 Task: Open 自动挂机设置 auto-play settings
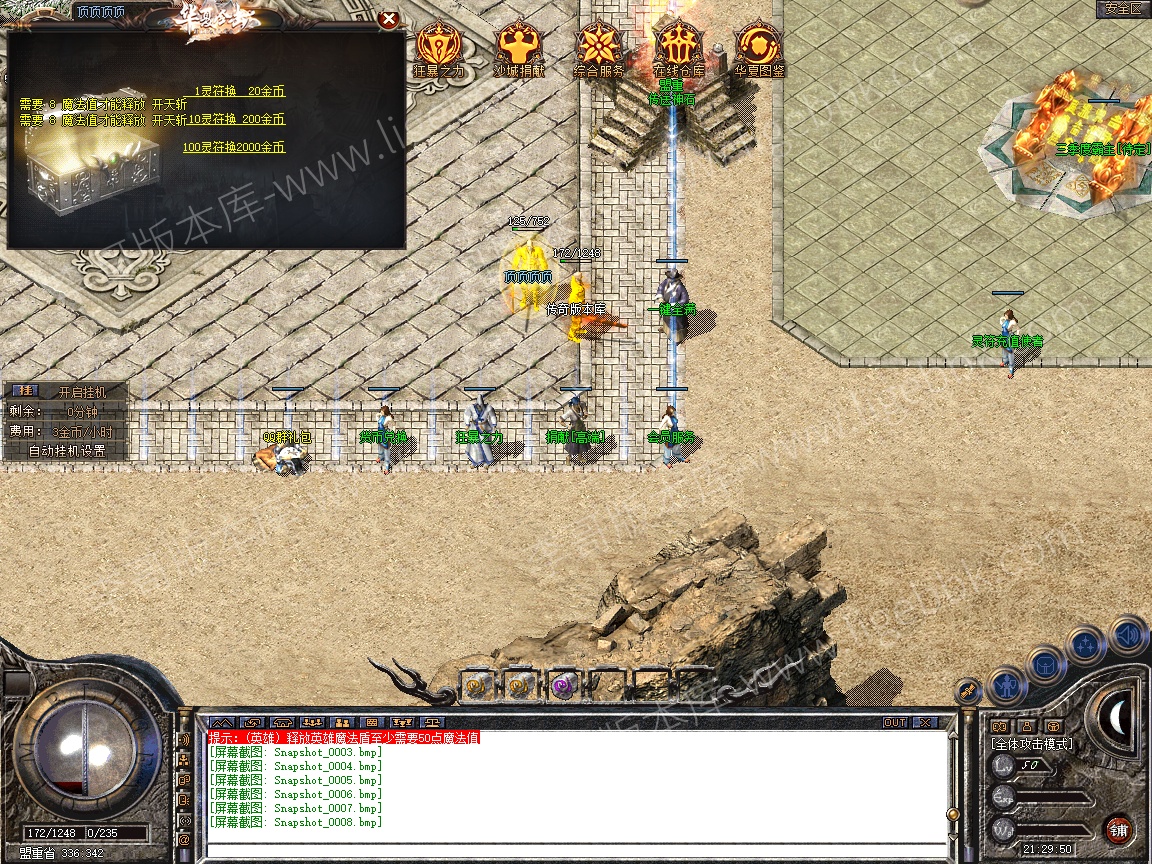(x=66, y=451)
